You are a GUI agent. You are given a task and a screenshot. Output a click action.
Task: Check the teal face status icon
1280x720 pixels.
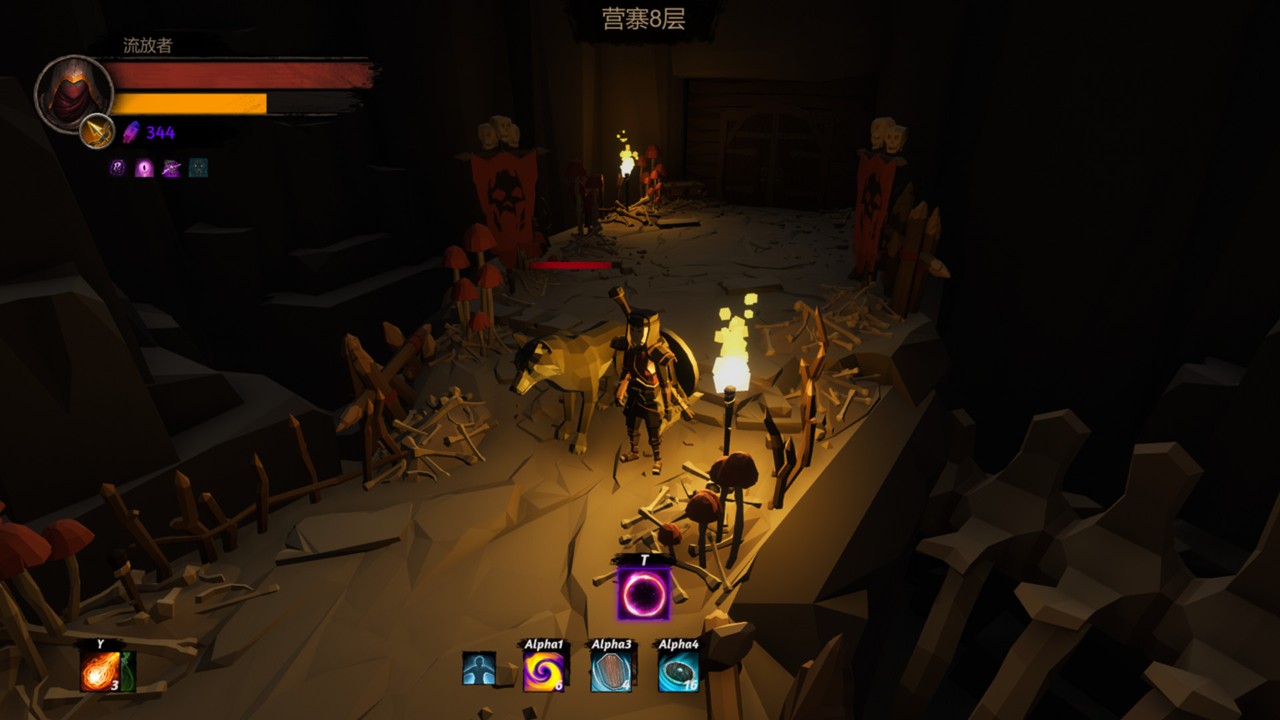tap(199, 168)
